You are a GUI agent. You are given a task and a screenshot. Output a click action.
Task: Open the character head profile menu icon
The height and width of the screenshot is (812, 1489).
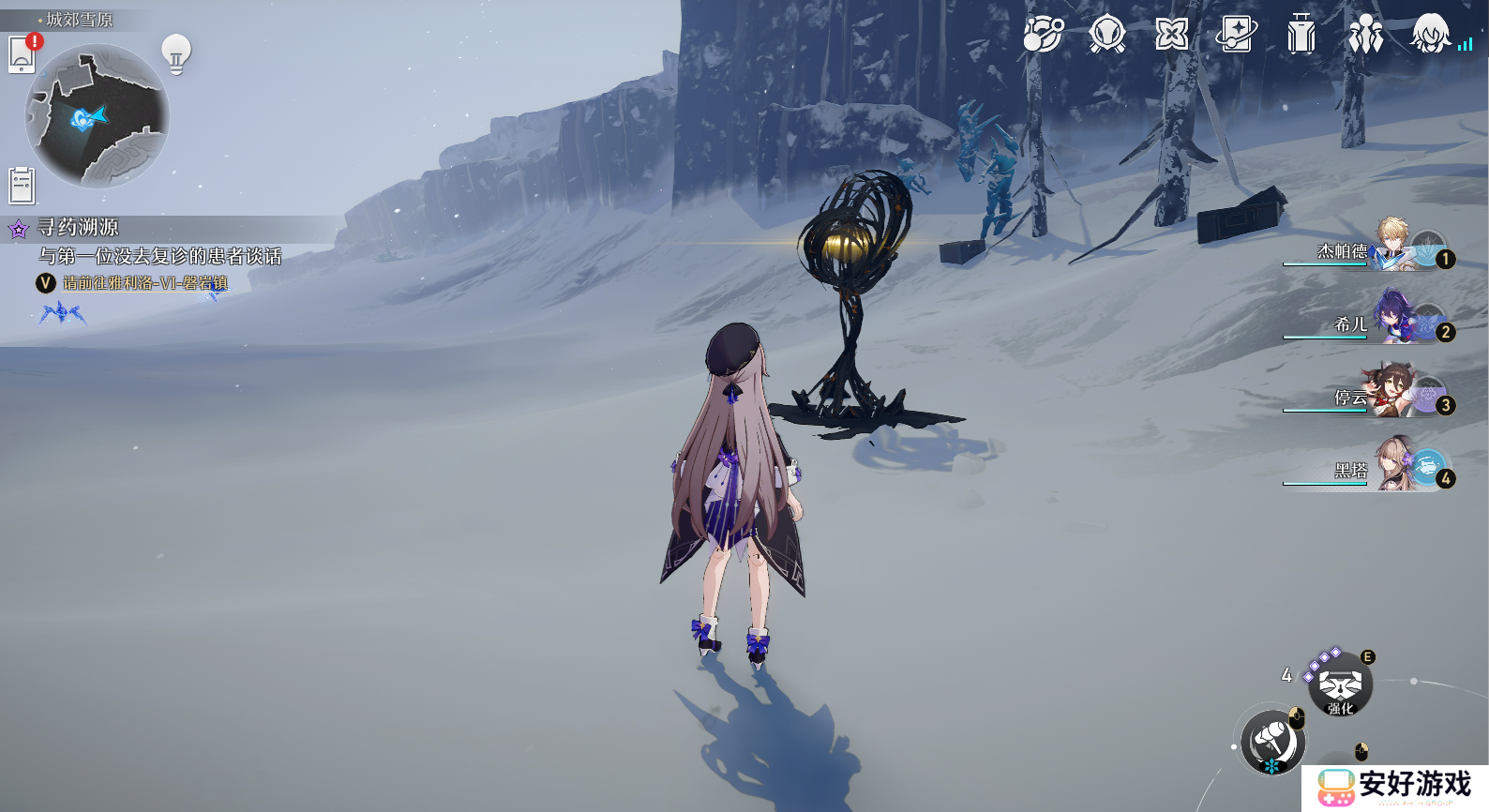pos(1430,36)
